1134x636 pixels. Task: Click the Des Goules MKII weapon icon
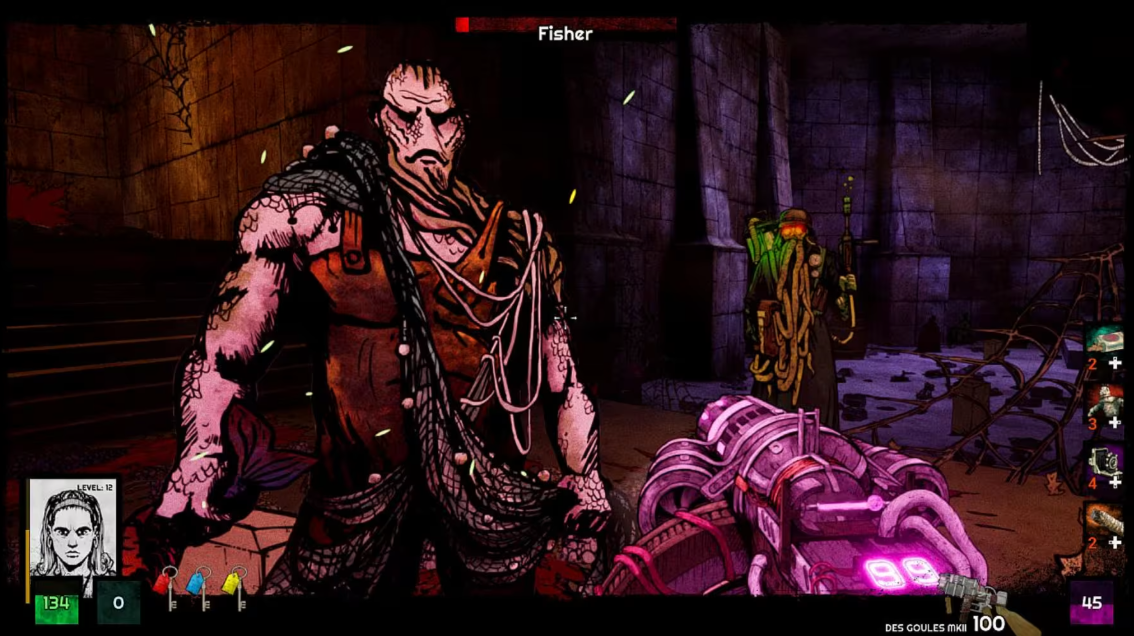point(974,602)
